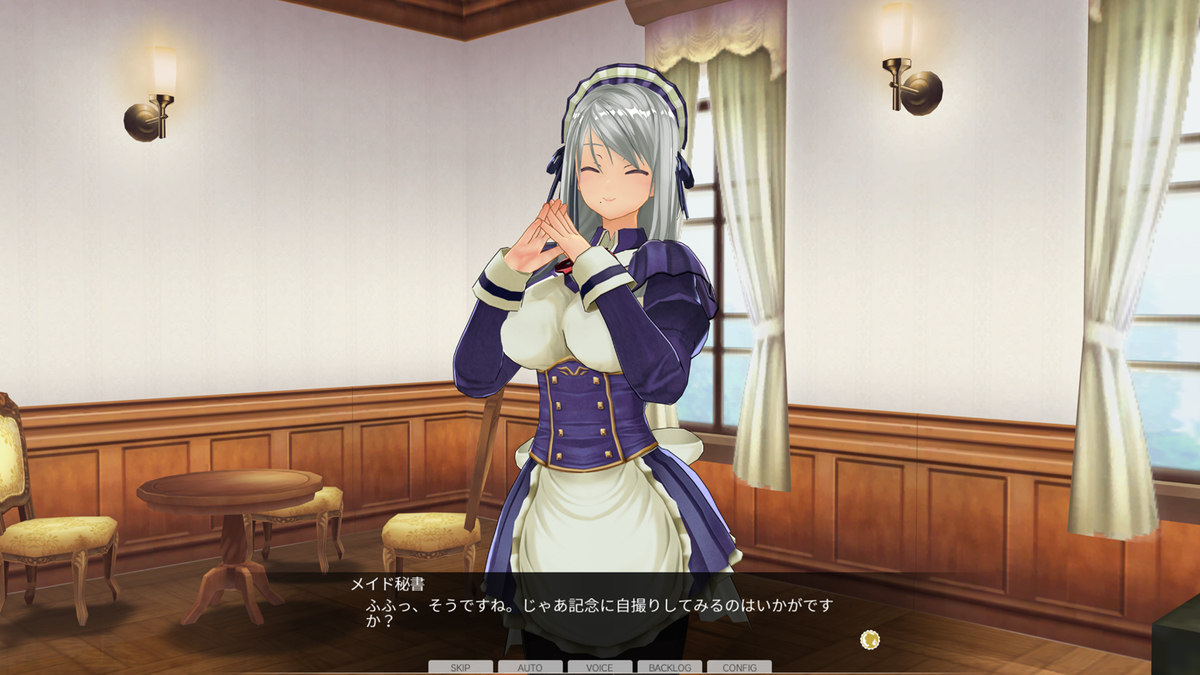Advance dialogue via the gold continue icon
The width and height of the screenshot is (1200, 675).
pyautogui.click(x=870, y=638)
